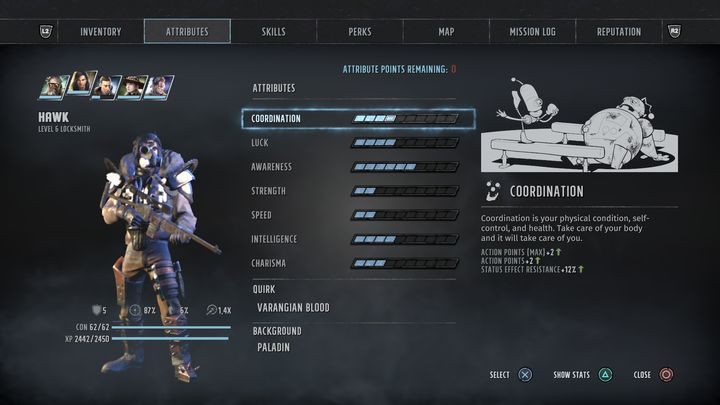720x405 pixels.
Task: Highlight the Speed attribute
Action: point(355,215)
